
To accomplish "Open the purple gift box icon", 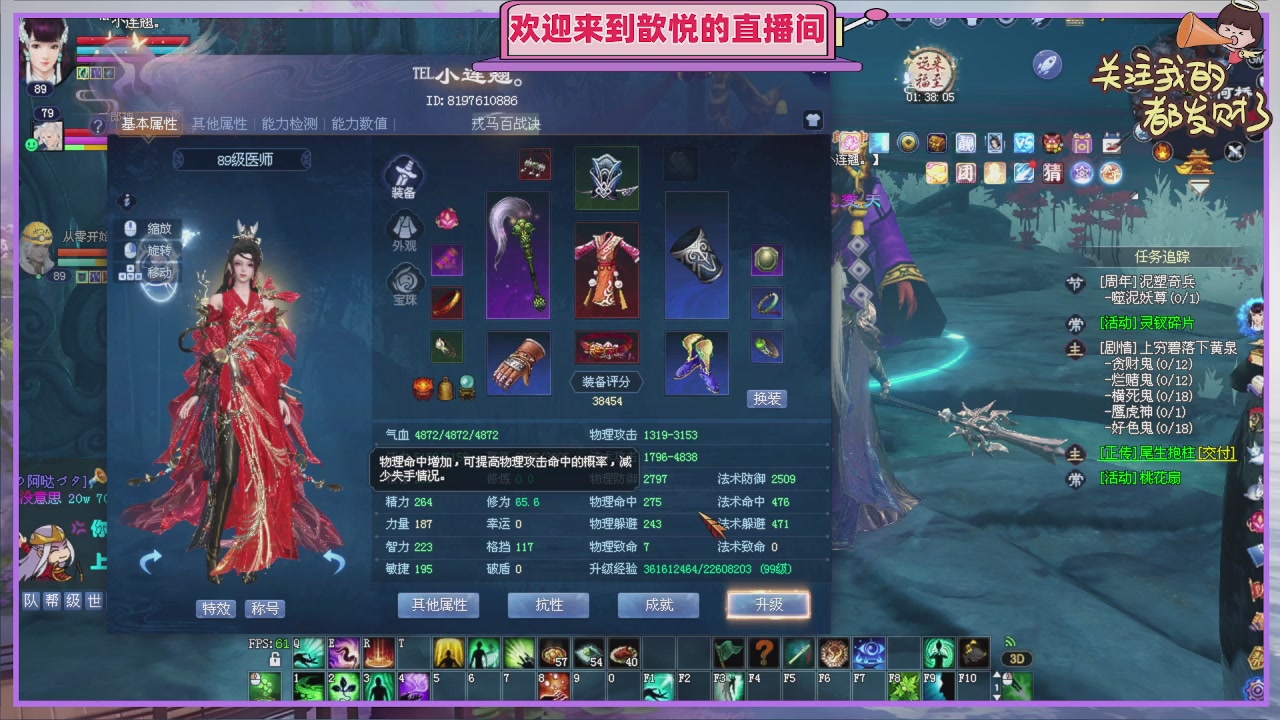I will pyautogui.click(x=1081, y=144).
